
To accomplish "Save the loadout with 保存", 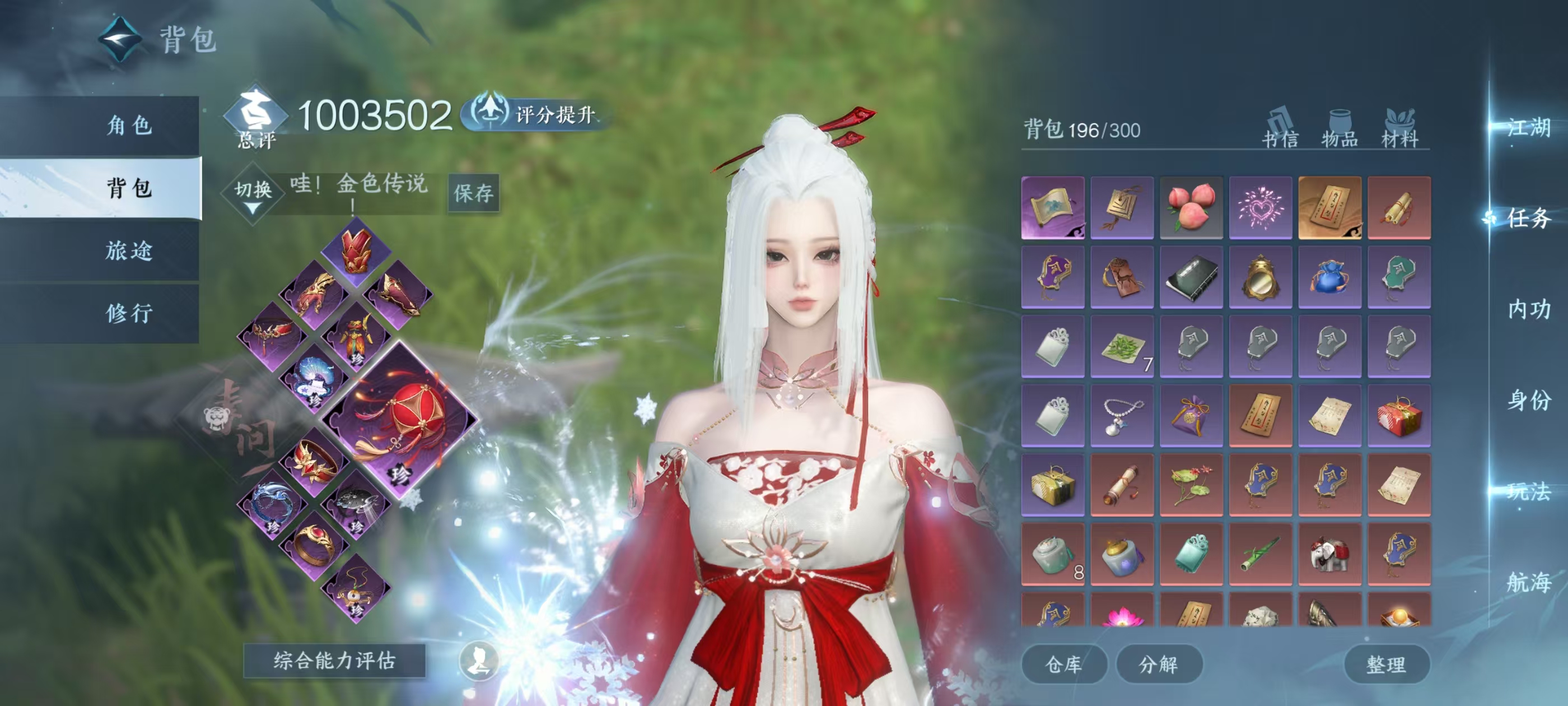I will point(474,193).
